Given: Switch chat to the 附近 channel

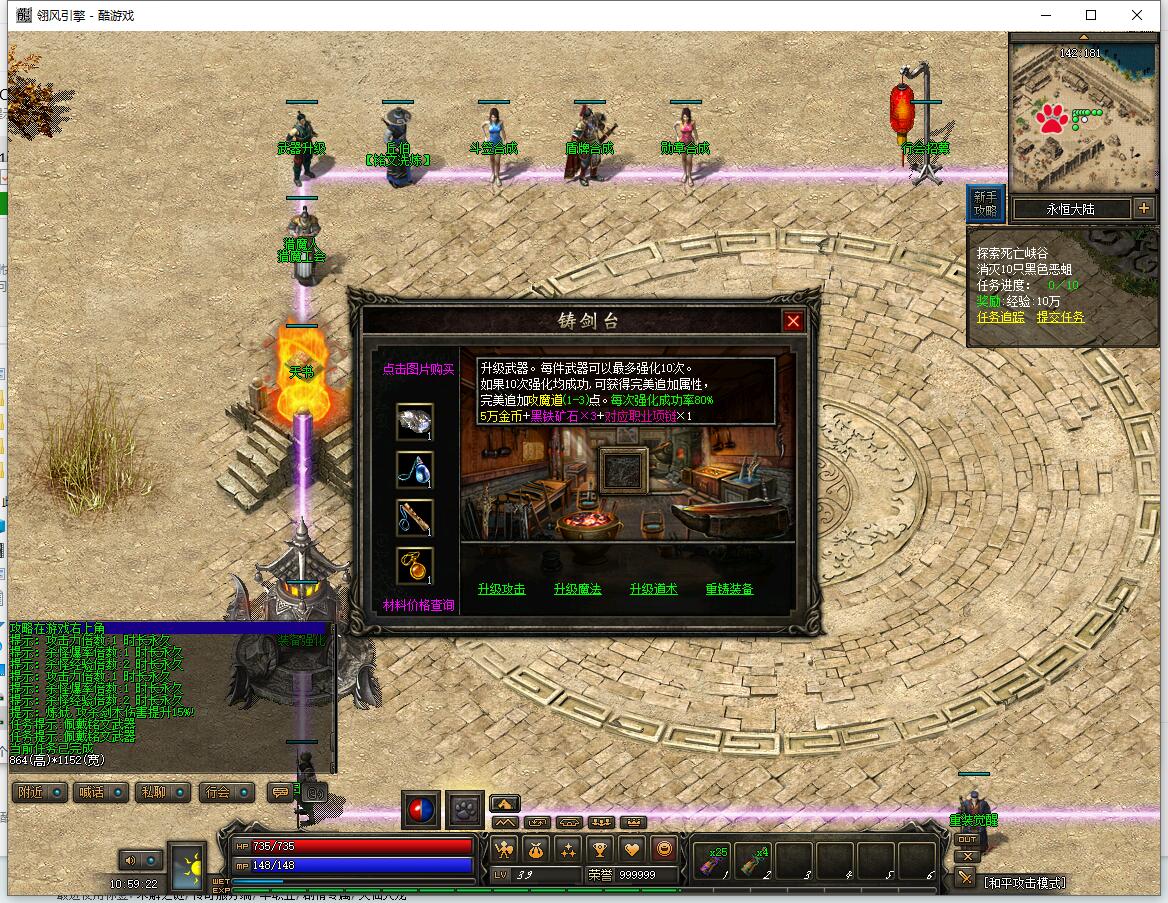Looking at the screenshot, I should [41, 792].
